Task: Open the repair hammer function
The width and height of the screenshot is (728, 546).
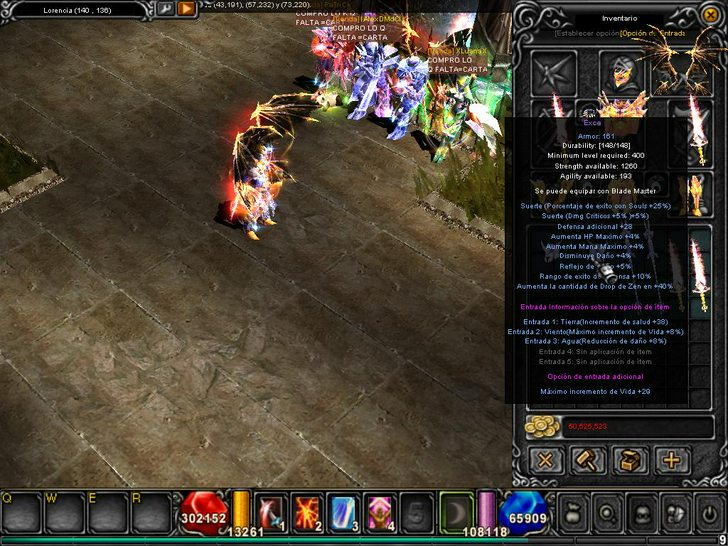Action: 587,460
